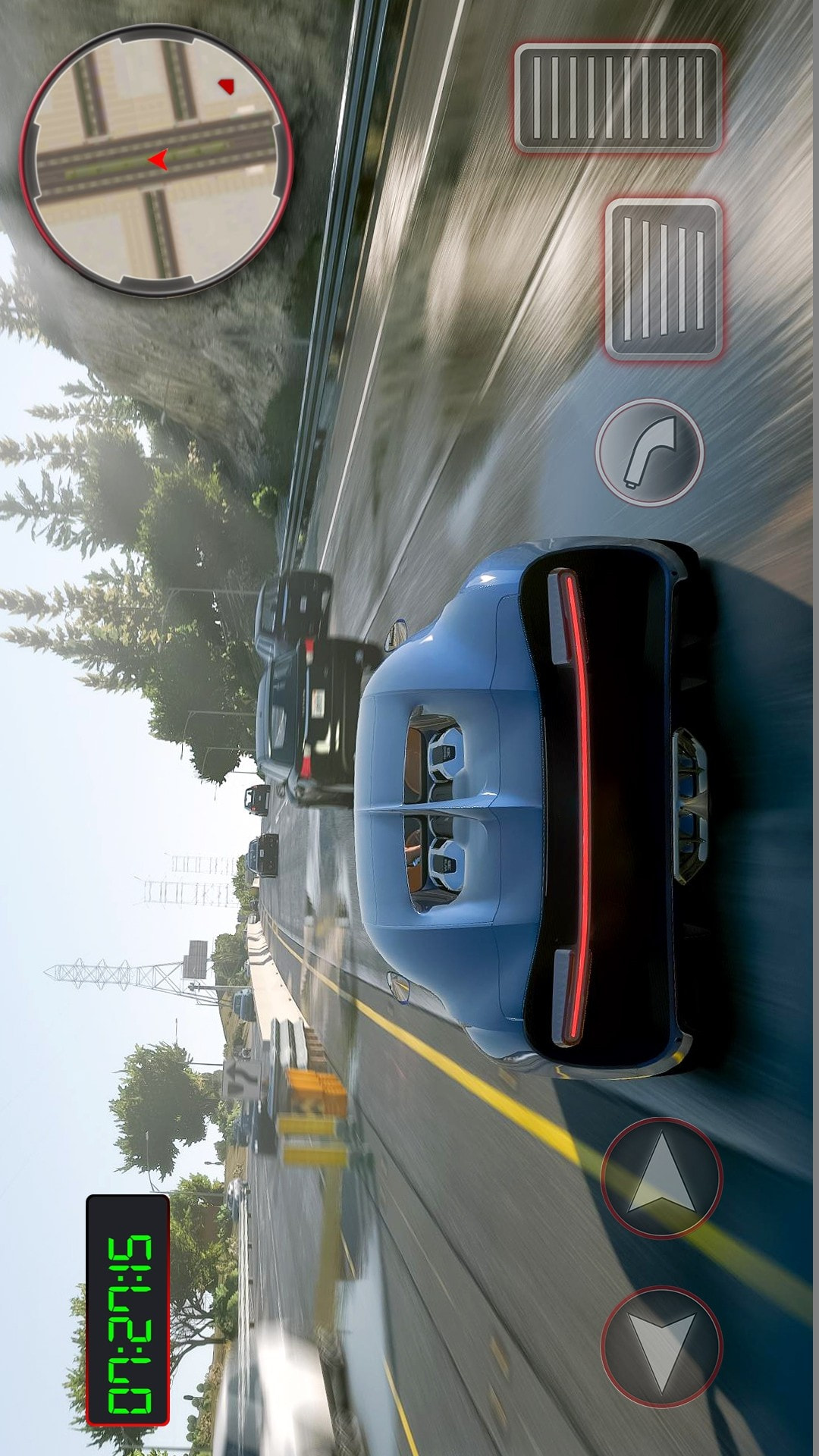This screenshot has height=1456, width=819.
Task: Tap the minimap in the circular frame
Action: coord(155,160)
